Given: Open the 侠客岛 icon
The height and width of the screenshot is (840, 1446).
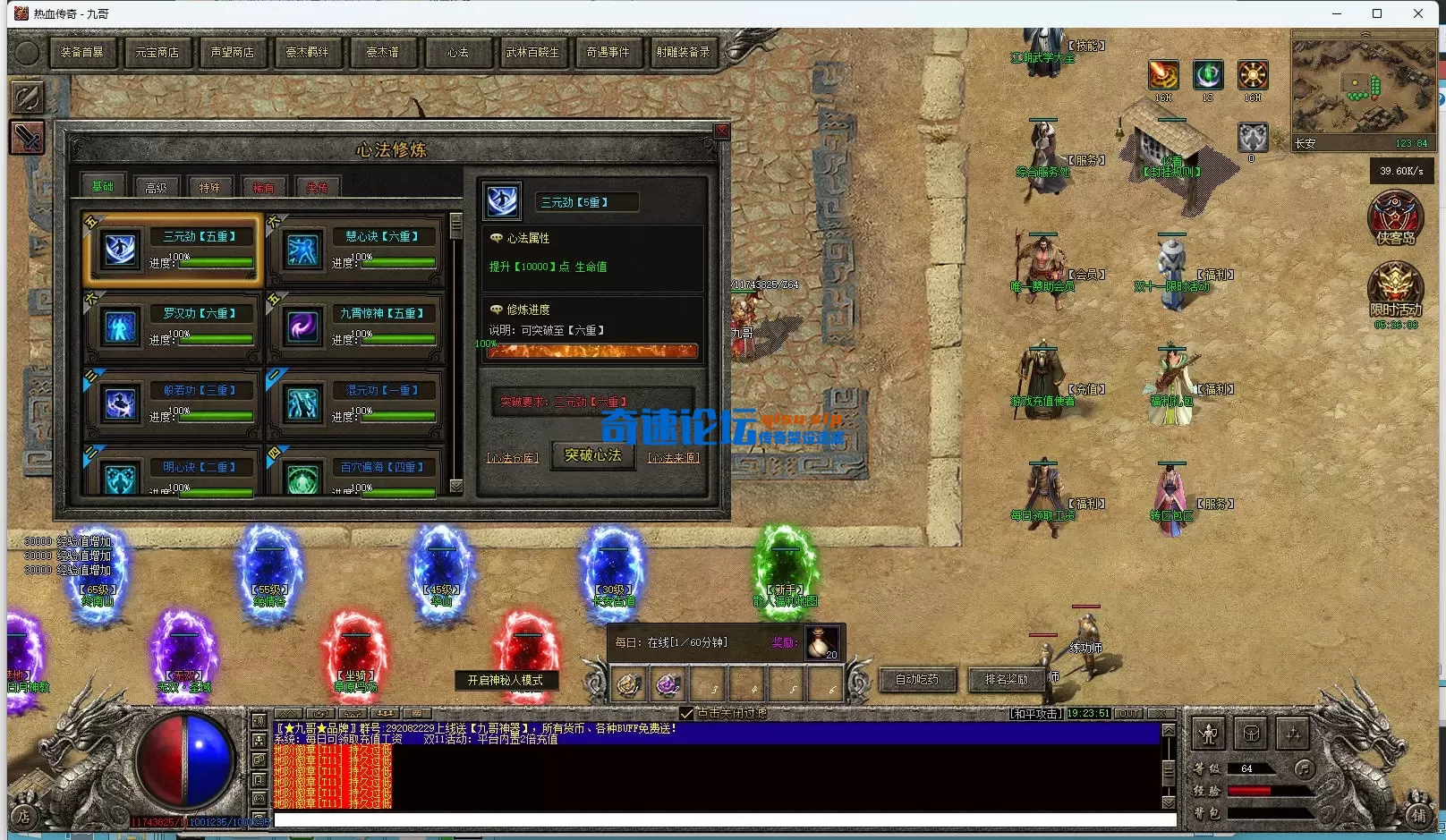Looking at the screenshot, I should pyautogui.click(x=1395, y=217).
